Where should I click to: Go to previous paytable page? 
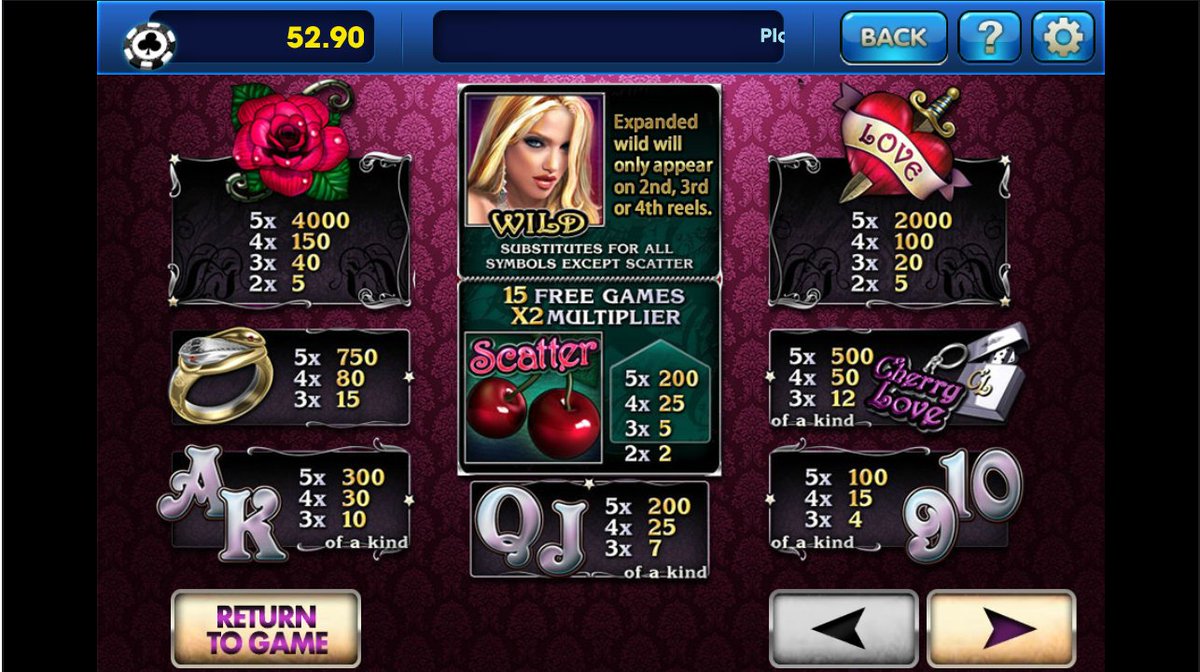(x=843, y=628)
